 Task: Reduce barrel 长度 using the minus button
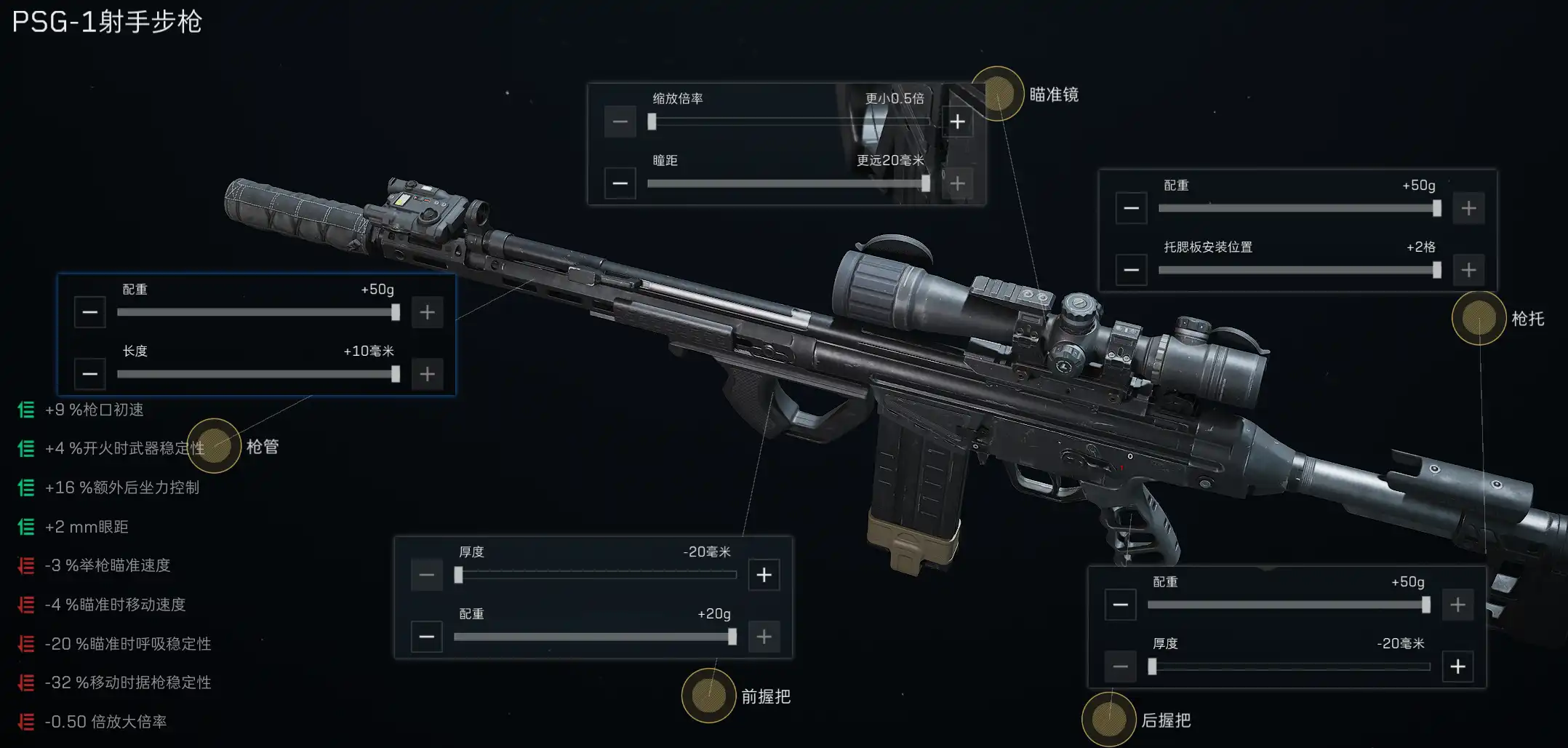point(90,374)
